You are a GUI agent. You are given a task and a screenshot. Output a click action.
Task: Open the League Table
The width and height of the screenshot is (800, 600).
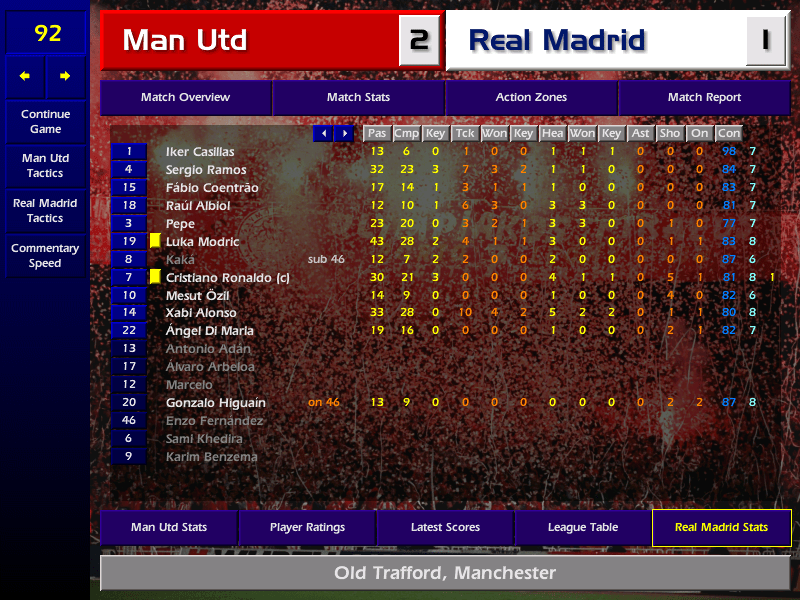click(x=583, y=527)
